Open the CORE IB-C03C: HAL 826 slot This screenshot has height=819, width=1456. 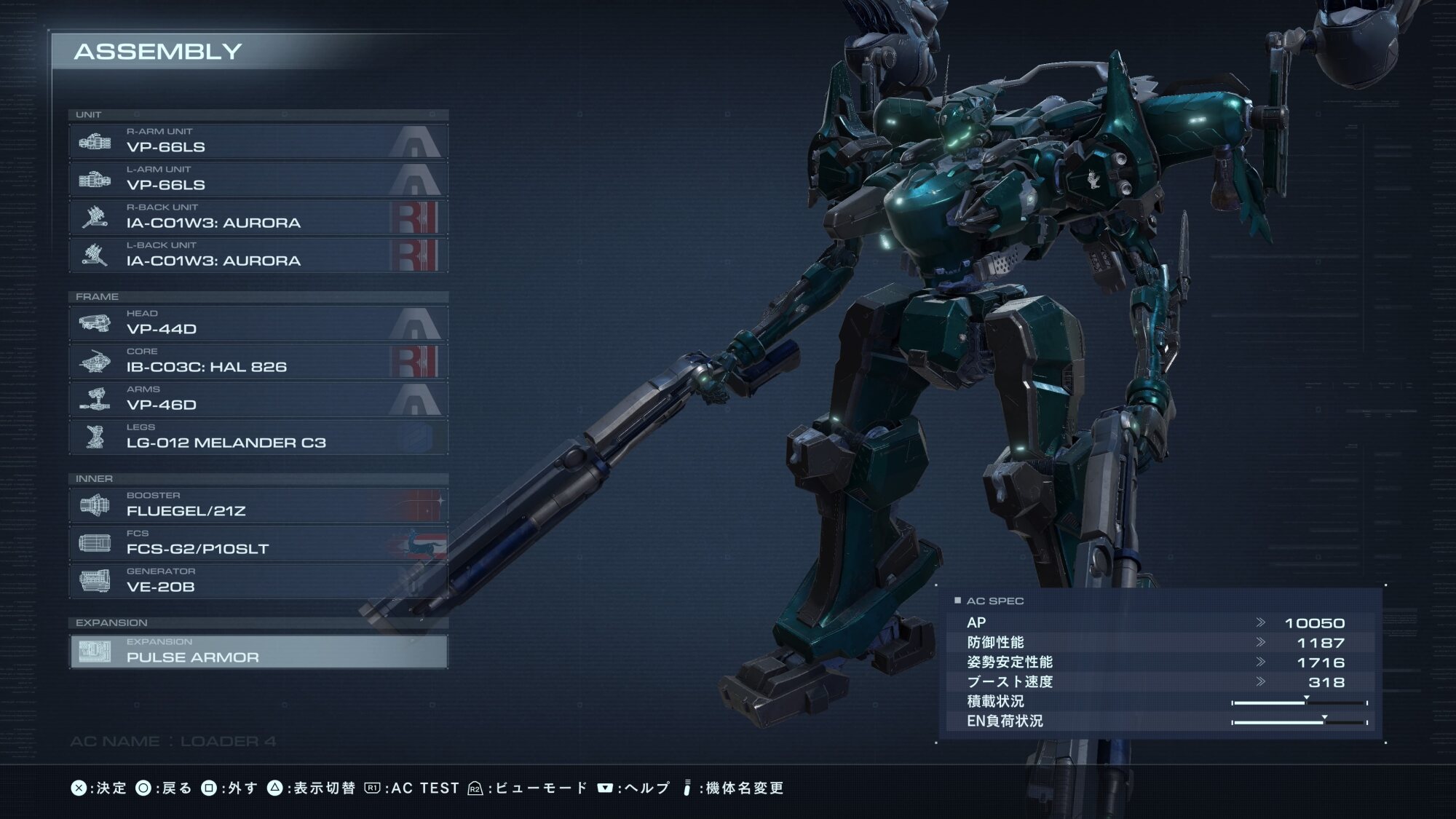[x=258, y=361]
